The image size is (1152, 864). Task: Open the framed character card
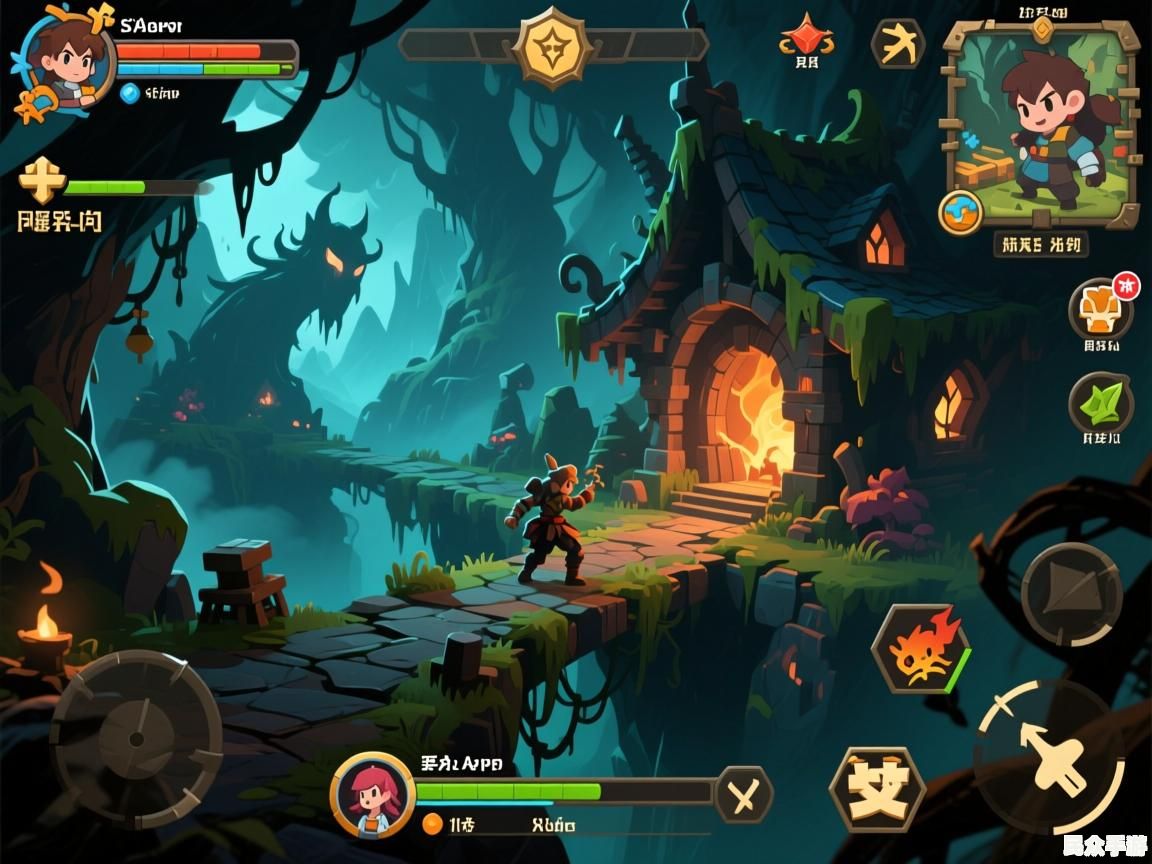1041,124
